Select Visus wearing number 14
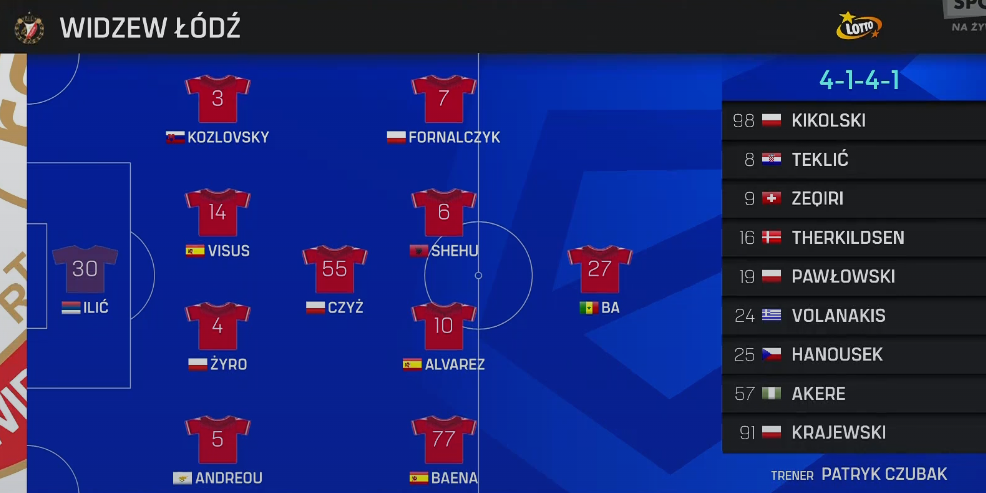986x493 pixels. (218, 212)
